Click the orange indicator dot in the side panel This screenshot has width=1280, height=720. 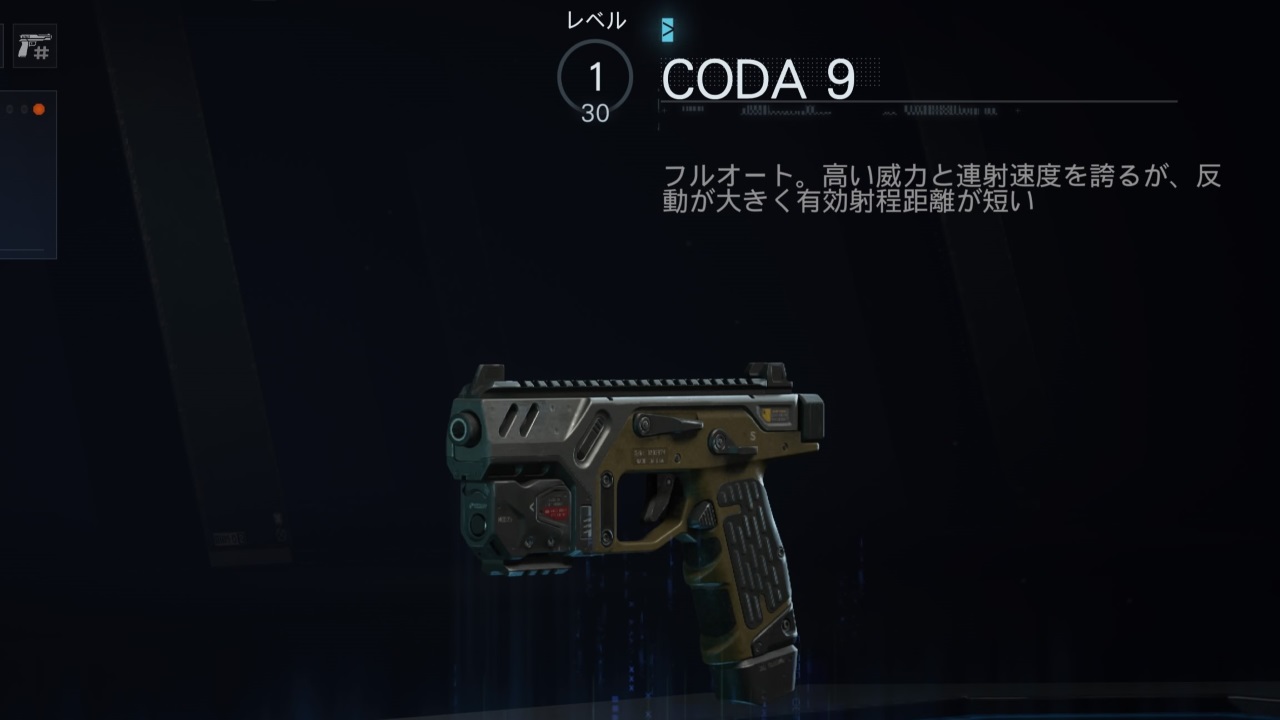tap(39, 110)
